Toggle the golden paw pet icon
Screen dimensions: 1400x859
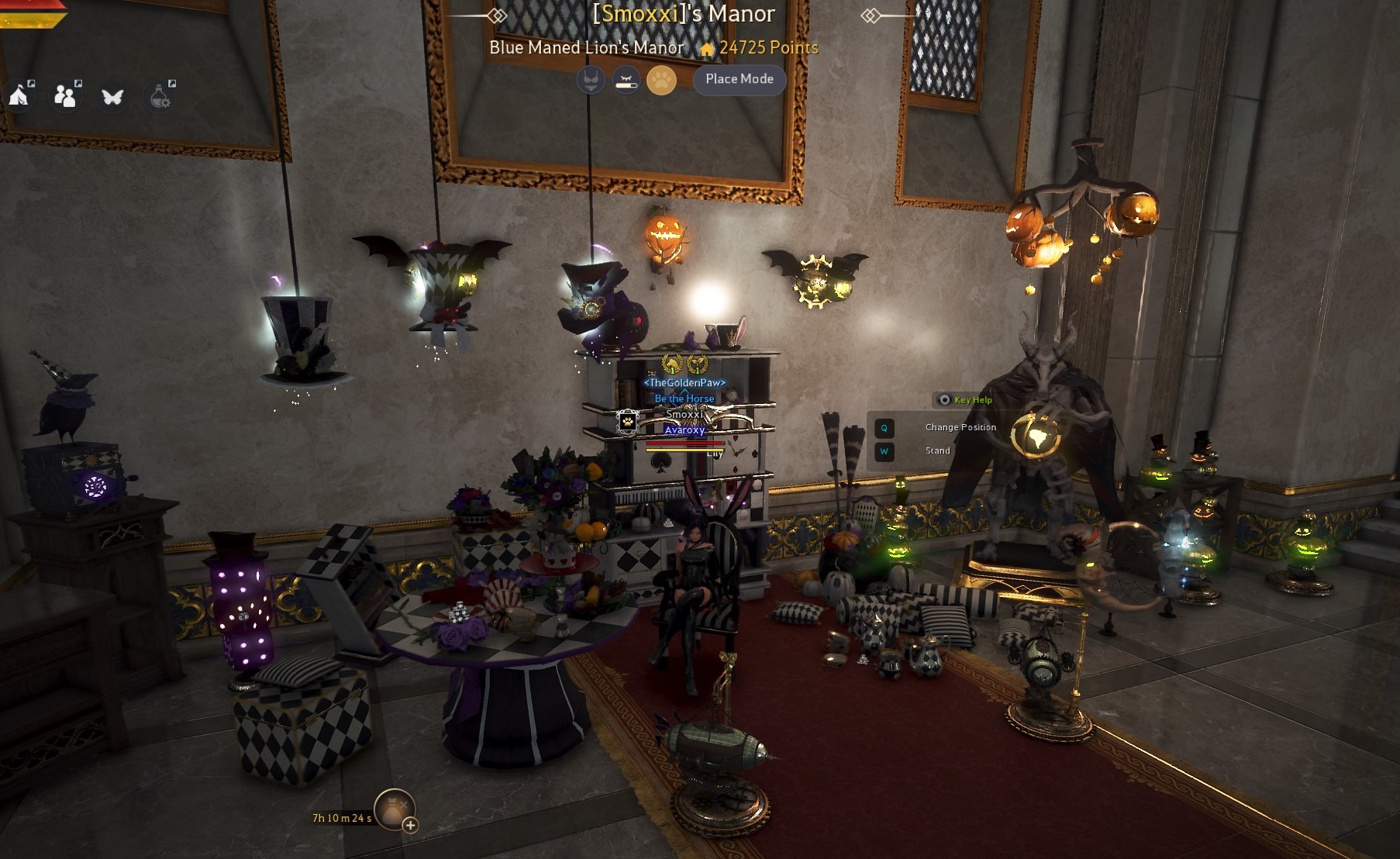point(661,80)
